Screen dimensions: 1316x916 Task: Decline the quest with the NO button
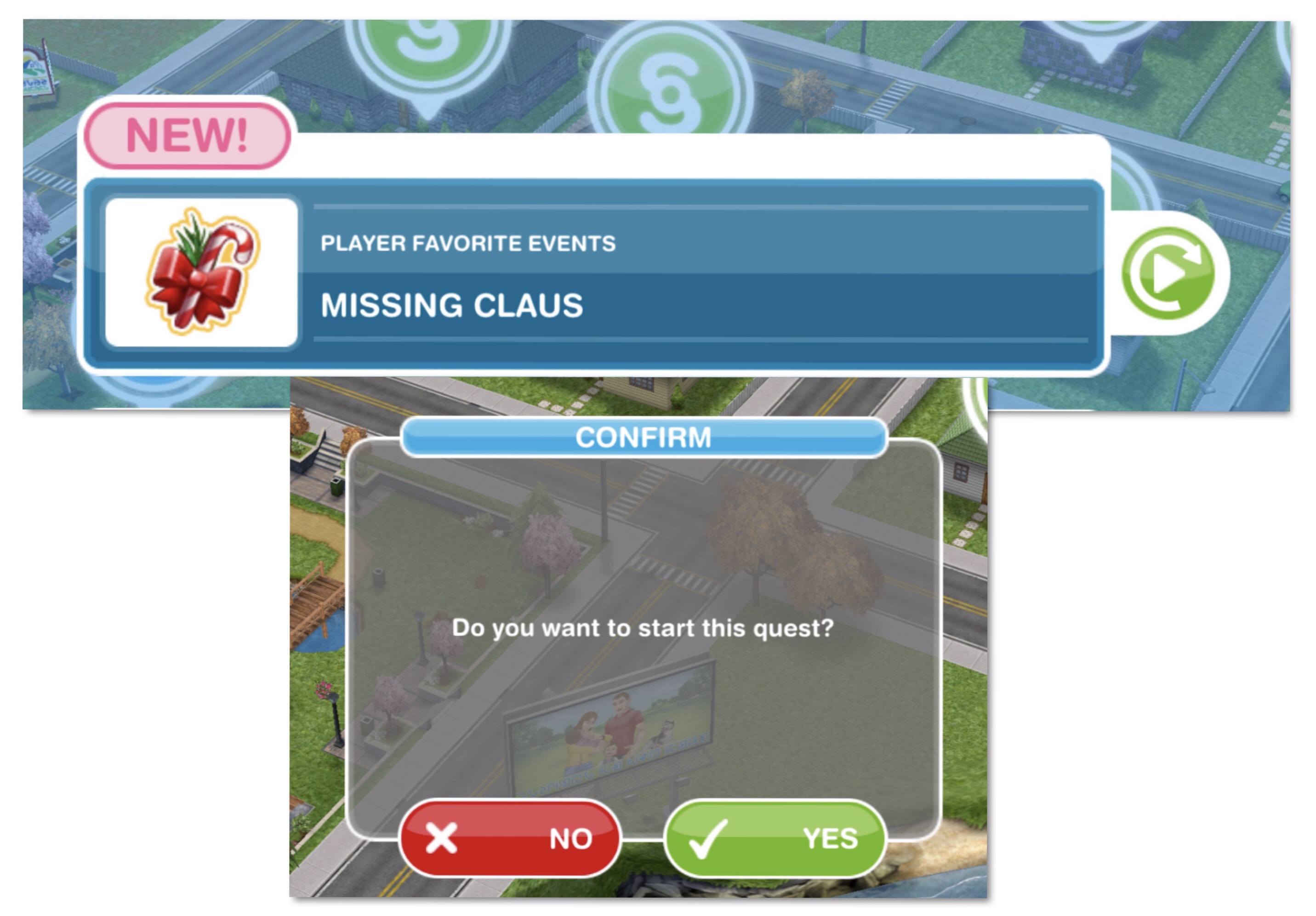tap(510, 838)
